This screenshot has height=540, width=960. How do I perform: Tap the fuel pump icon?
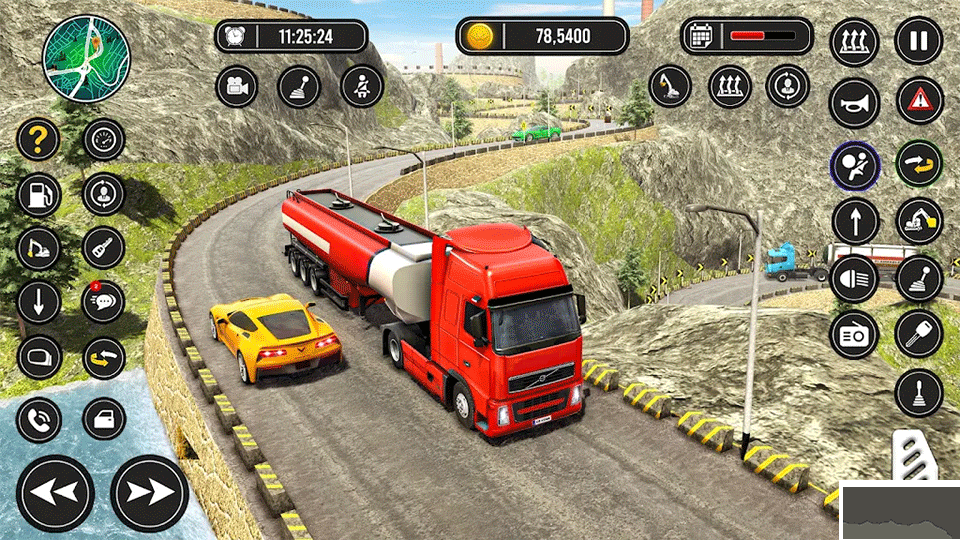coord(38,194)
